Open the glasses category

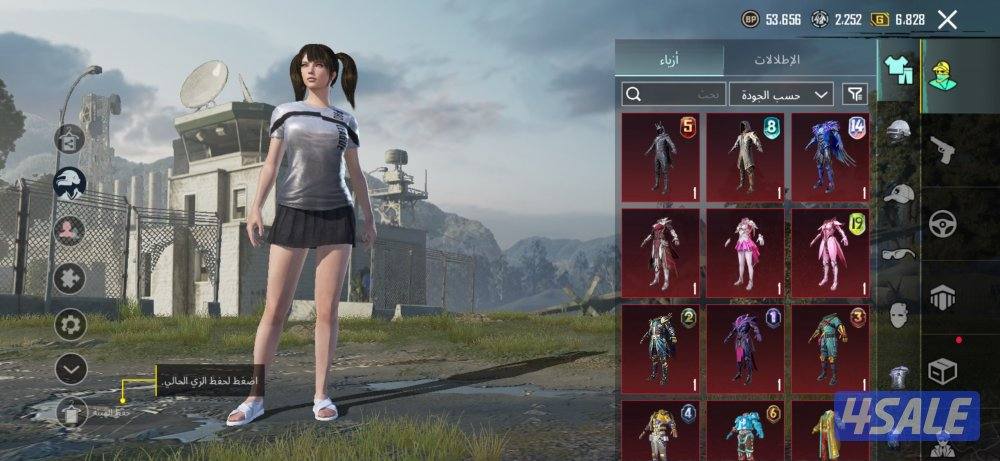pyautogui.click(x=899, y=253)
